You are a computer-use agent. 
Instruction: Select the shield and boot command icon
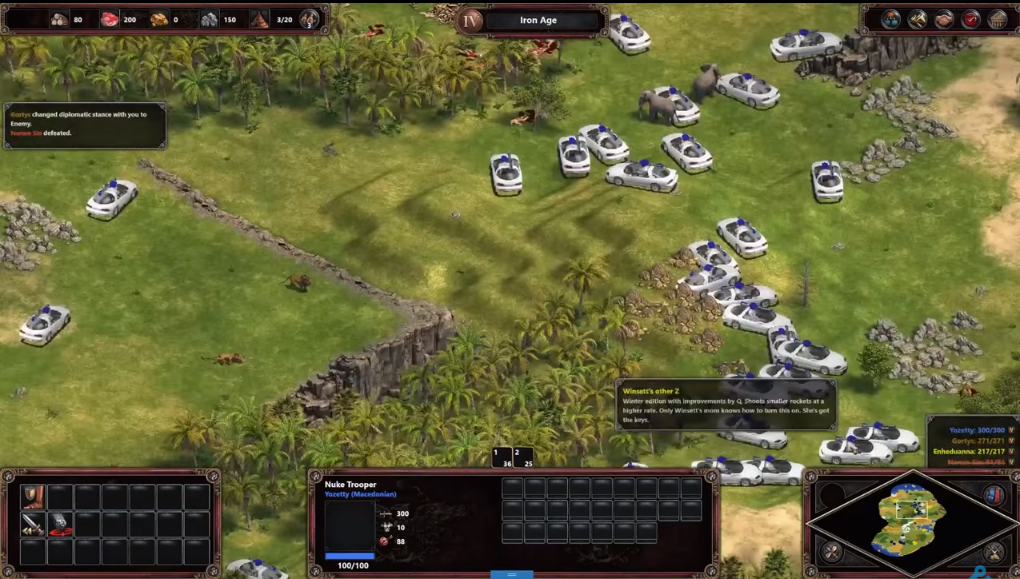point(33,497)
